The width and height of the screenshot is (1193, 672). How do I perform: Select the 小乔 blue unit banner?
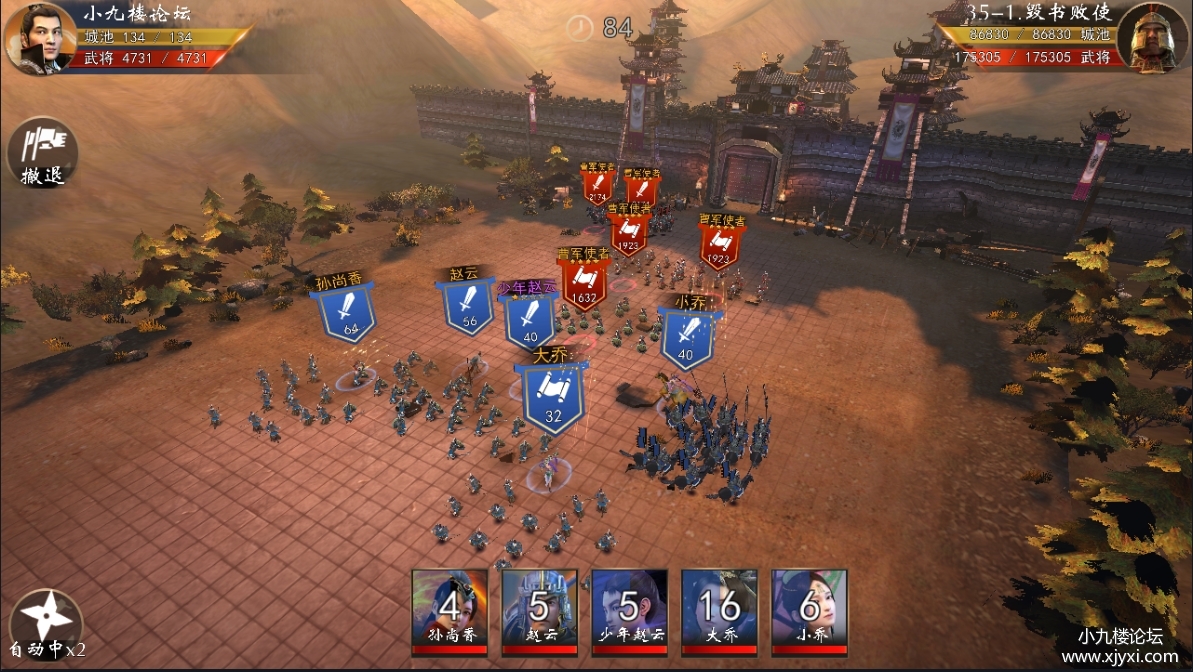pyautogui.click(x=687, y=336)
